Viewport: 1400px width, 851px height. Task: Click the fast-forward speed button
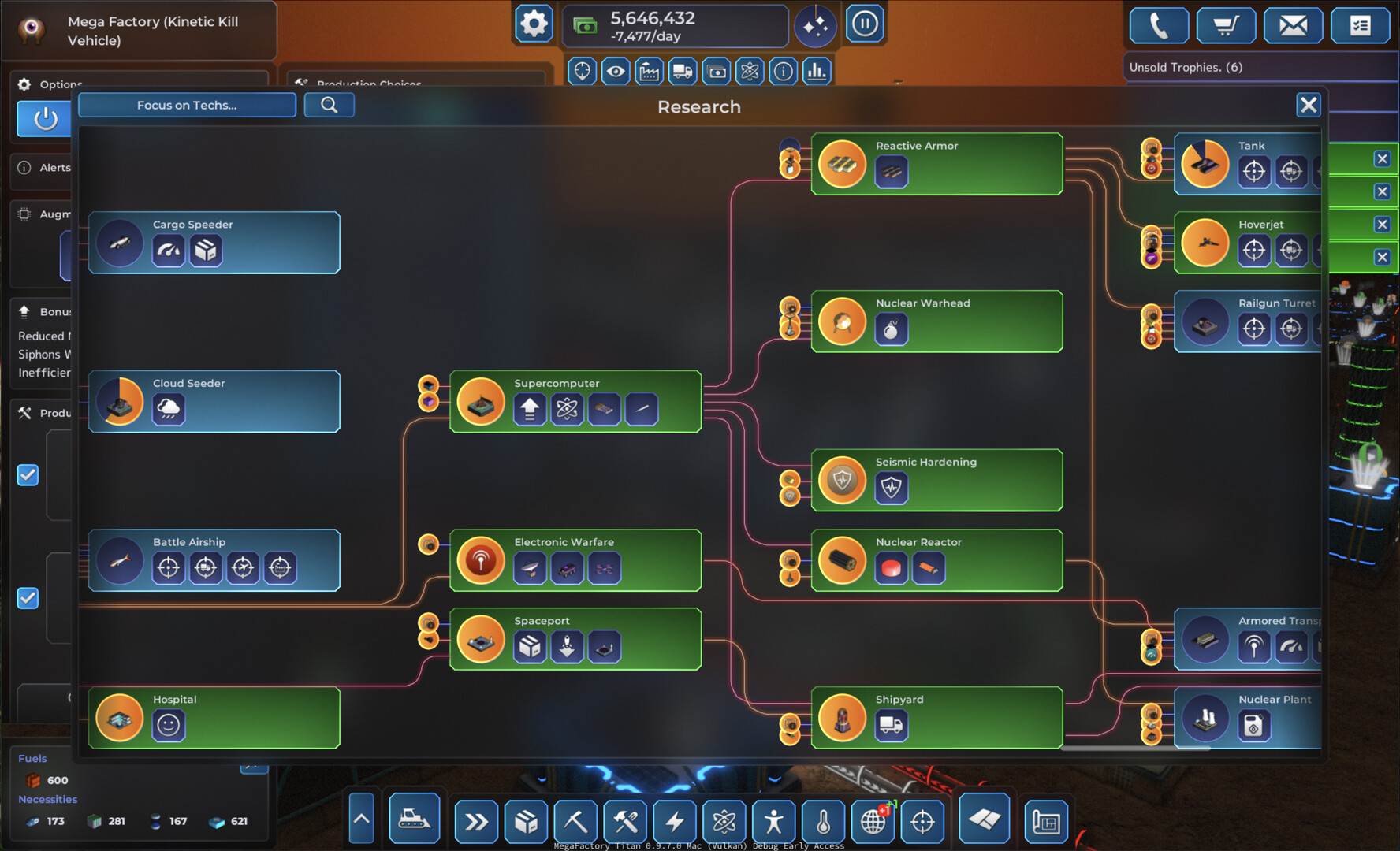coord(476,822)
